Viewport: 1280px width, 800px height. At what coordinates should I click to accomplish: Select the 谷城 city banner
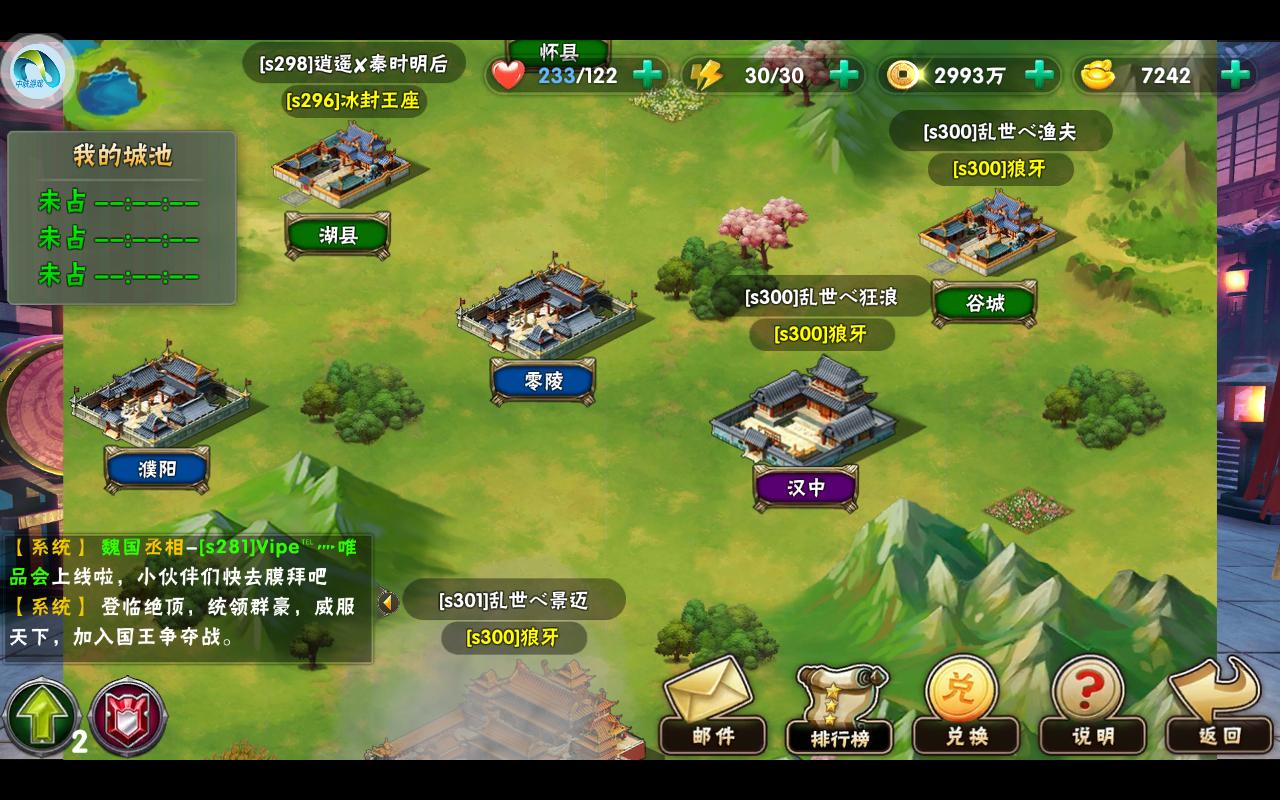pyautogui.click(x=984, y=302)
